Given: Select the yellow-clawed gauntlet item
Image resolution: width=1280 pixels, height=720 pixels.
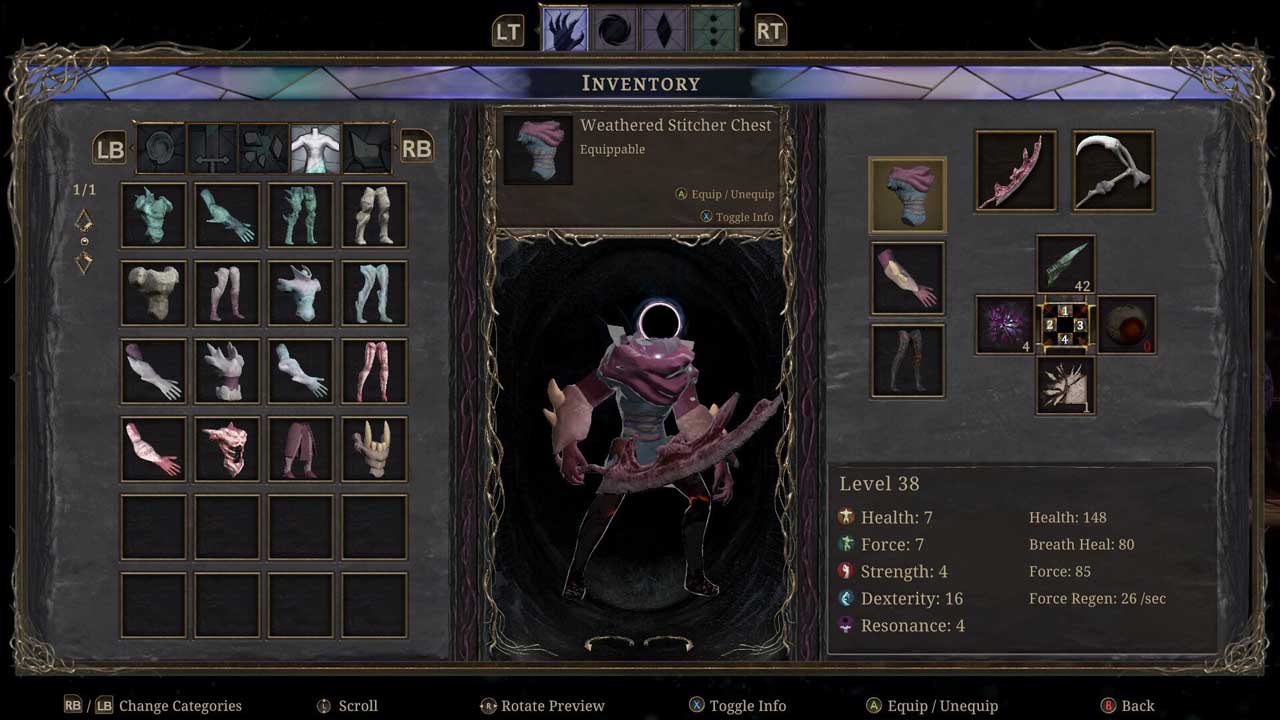Looking at the screenshot, I should (375, 449).
